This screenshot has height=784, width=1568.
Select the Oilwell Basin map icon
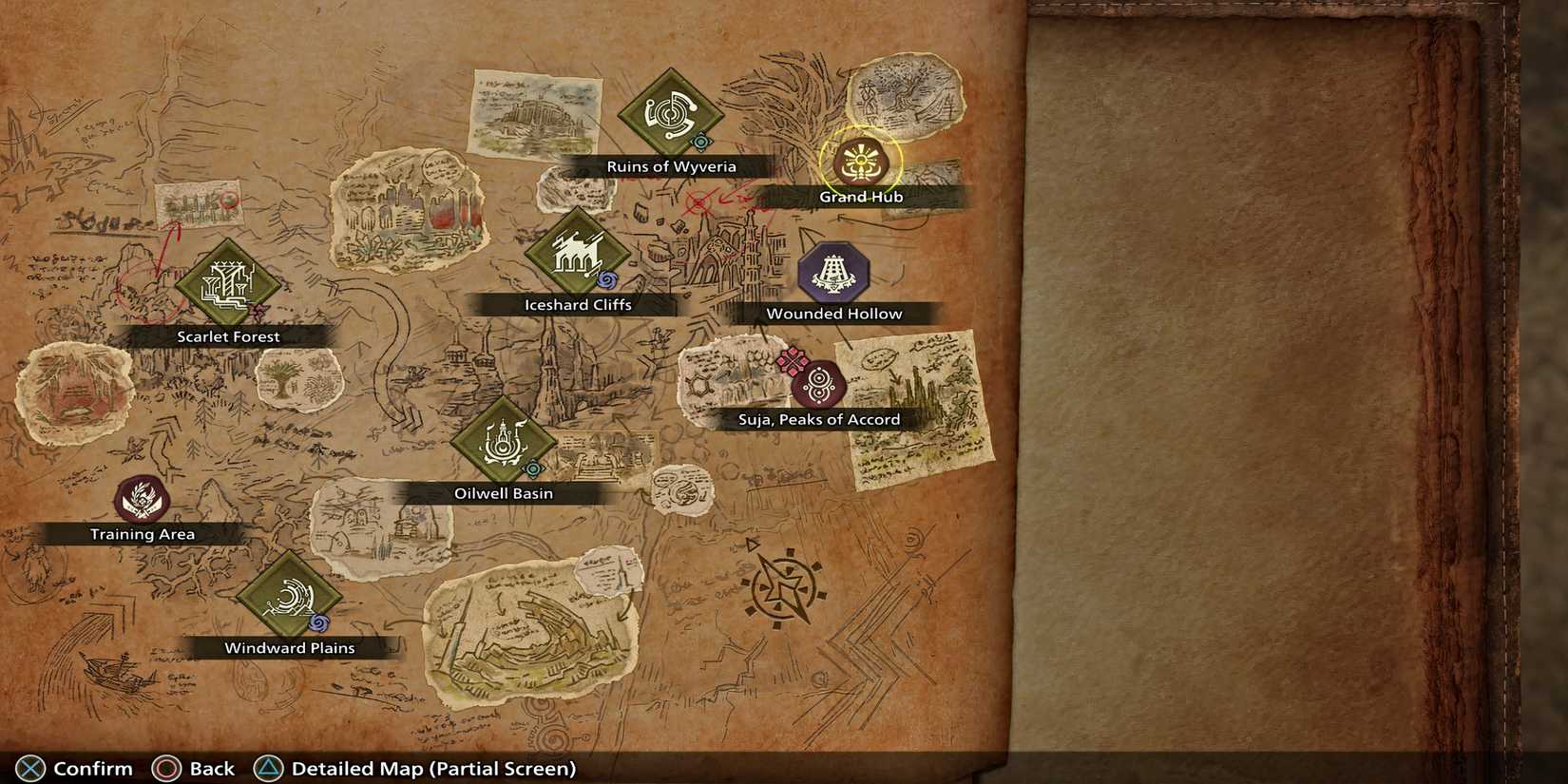point(506,442)
